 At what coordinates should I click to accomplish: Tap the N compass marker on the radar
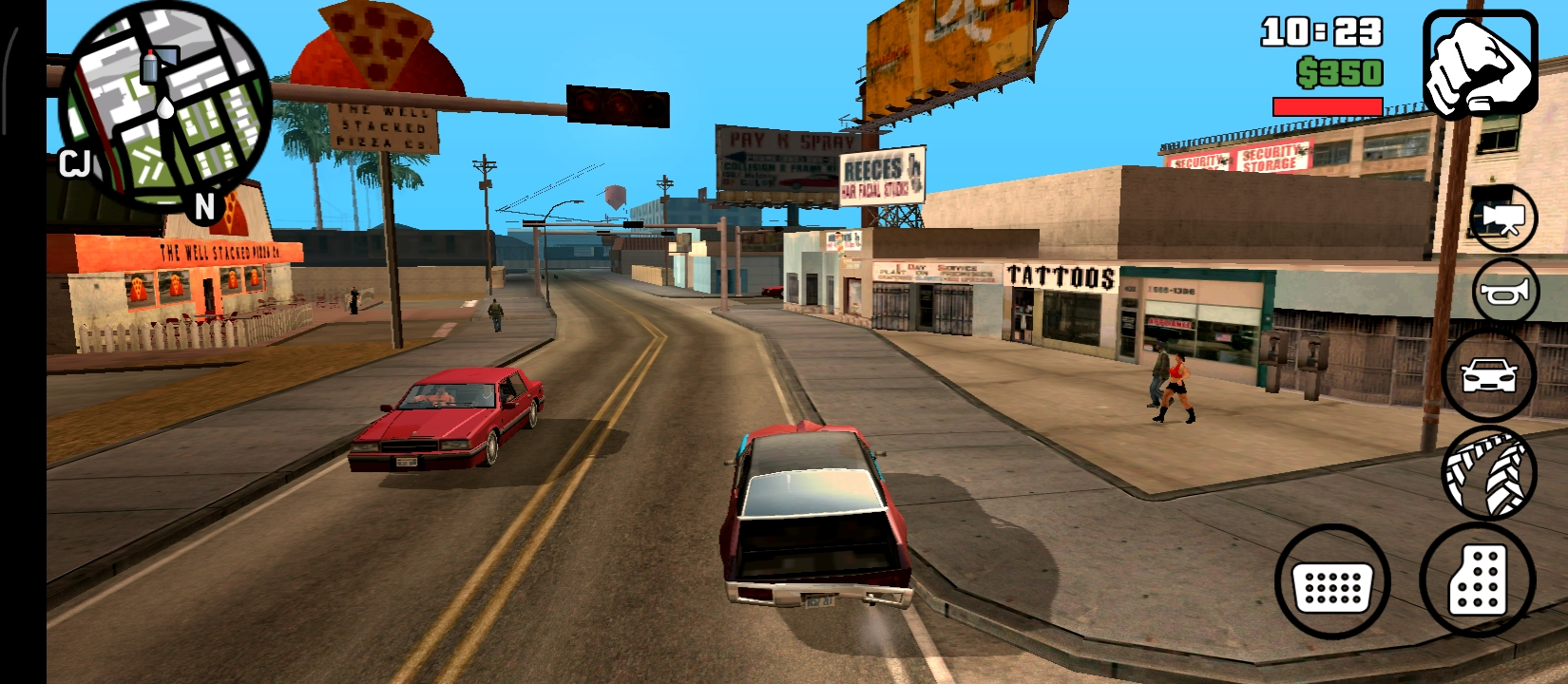click(x=202, y=202)
